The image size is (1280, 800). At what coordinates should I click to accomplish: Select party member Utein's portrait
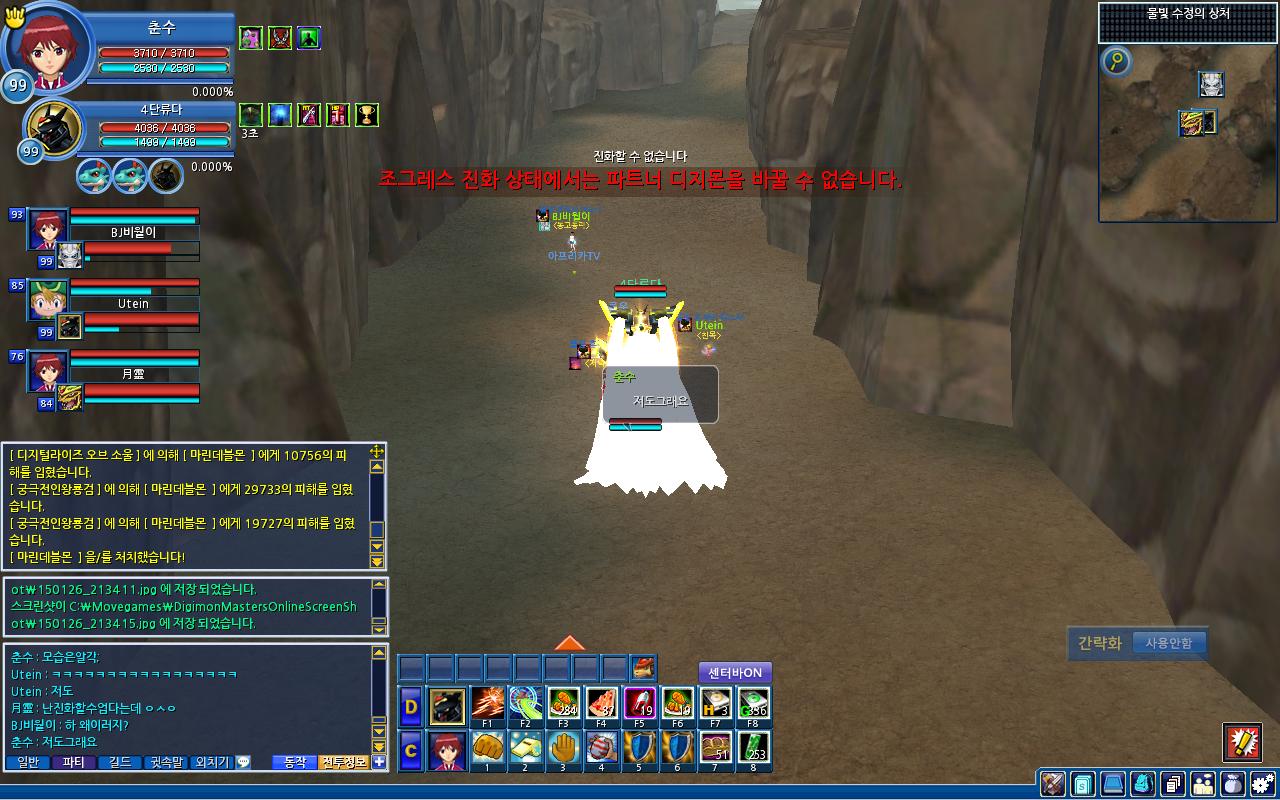point(47,299)
